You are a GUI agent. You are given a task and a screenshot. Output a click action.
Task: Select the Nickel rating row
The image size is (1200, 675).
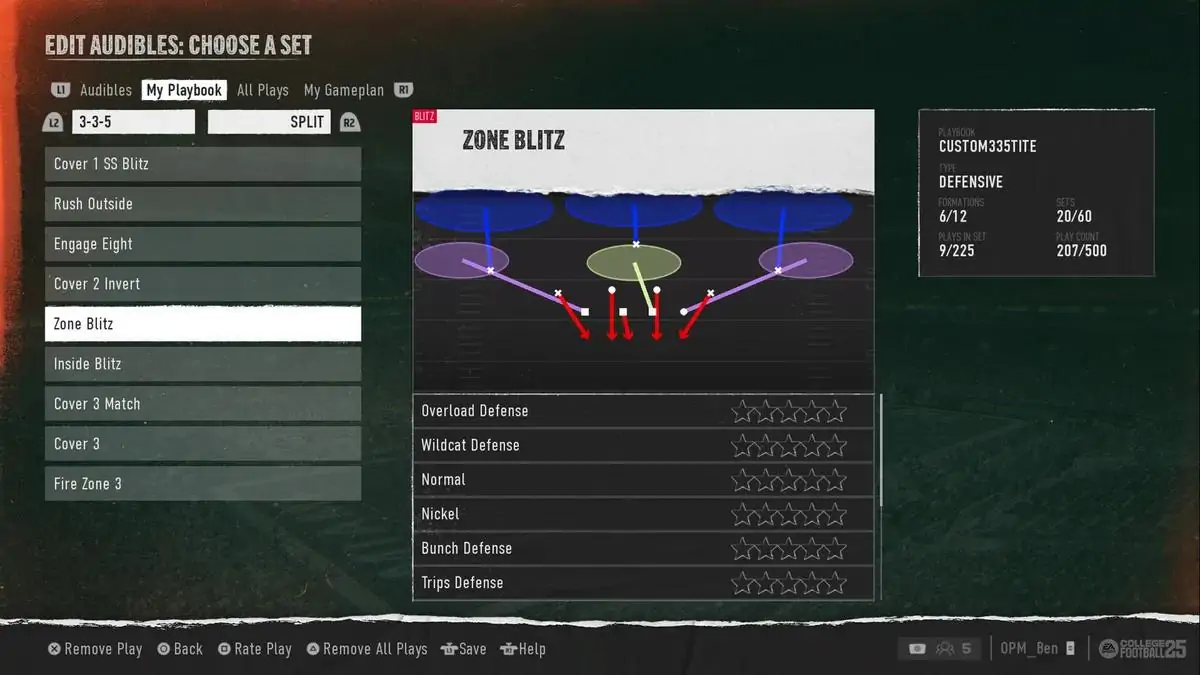coord(643,514)
